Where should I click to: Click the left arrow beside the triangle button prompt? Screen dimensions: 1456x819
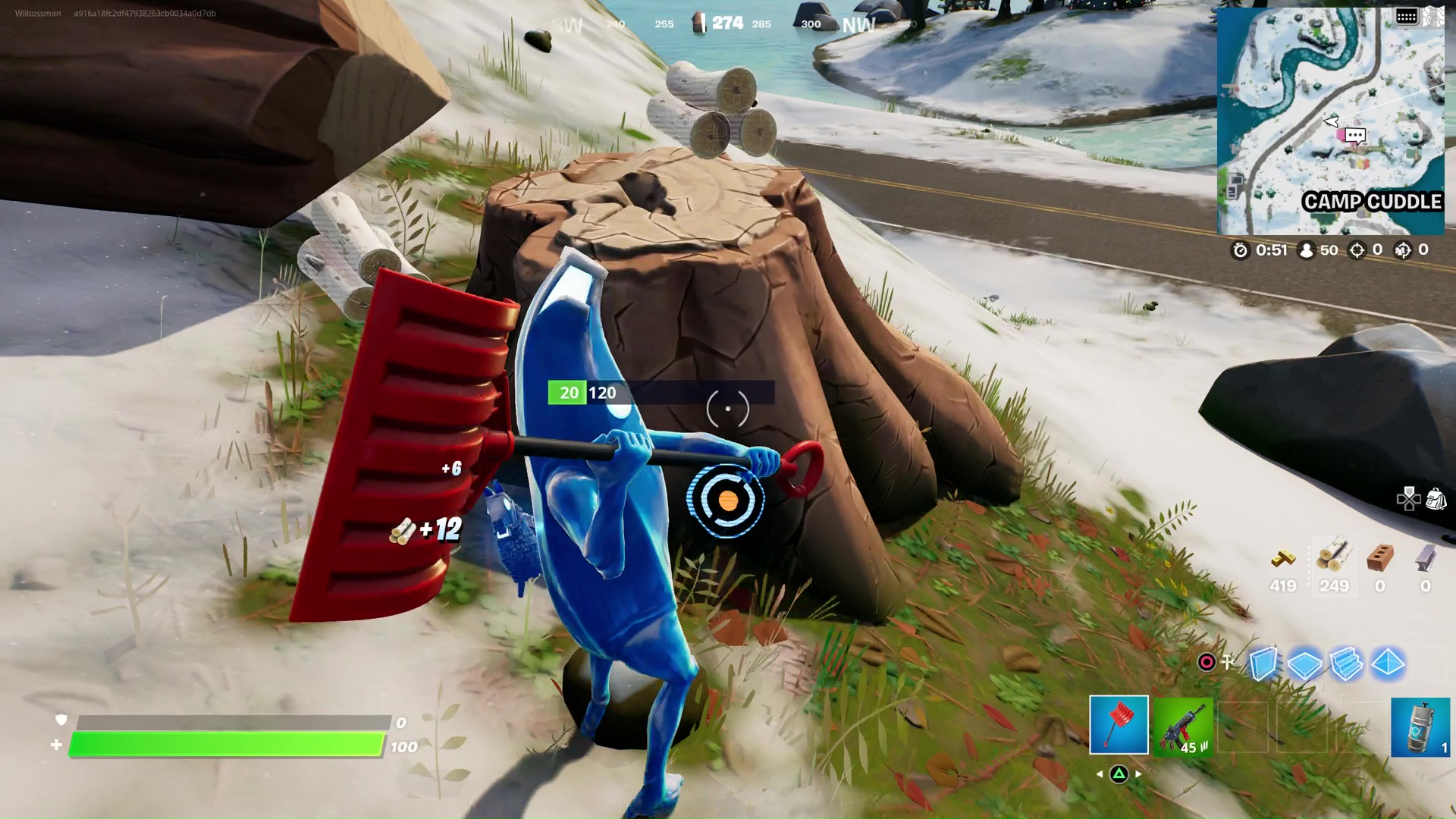point(1099,773)
